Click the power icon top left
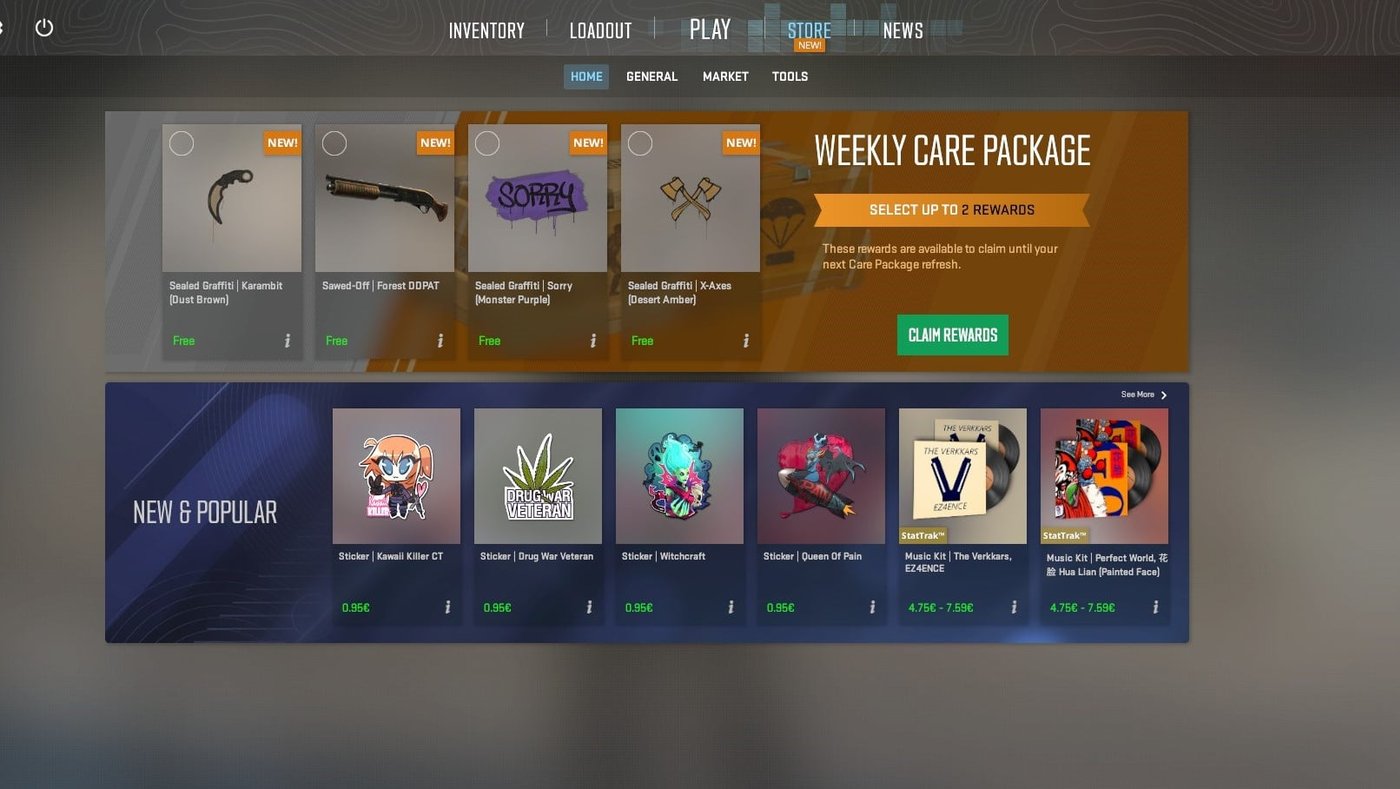1400x789 pixels. [x=44, y=27]
